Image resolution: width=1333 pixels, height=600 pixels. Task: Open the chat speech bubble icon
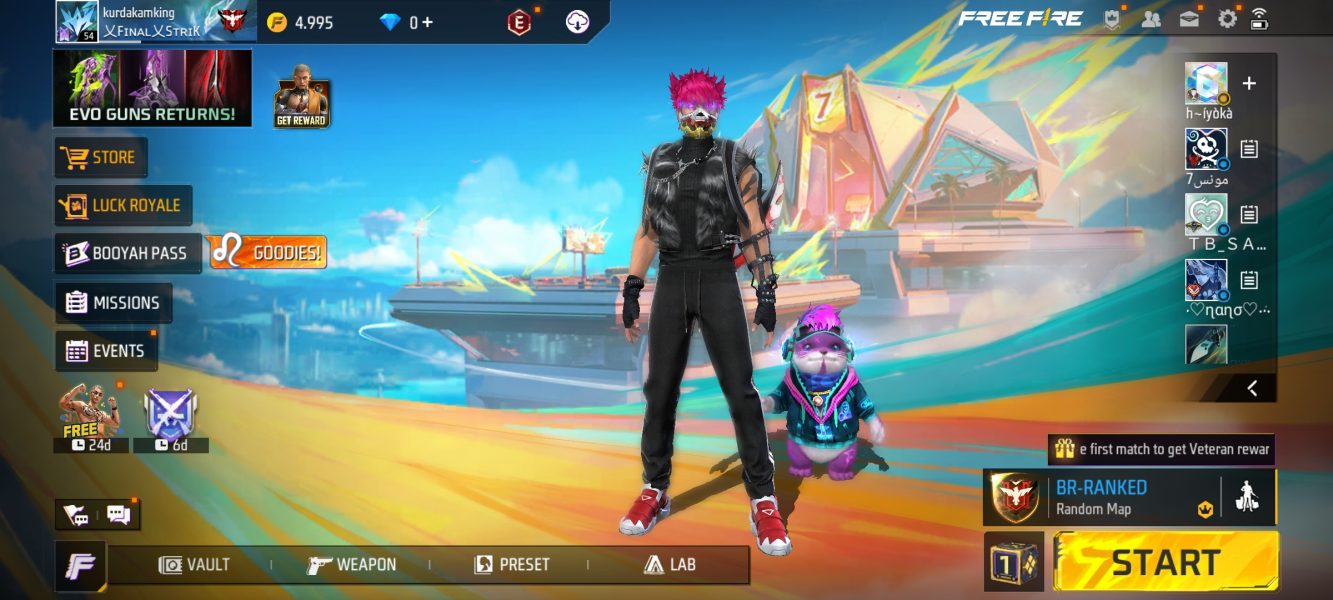(x=119, y=515)
